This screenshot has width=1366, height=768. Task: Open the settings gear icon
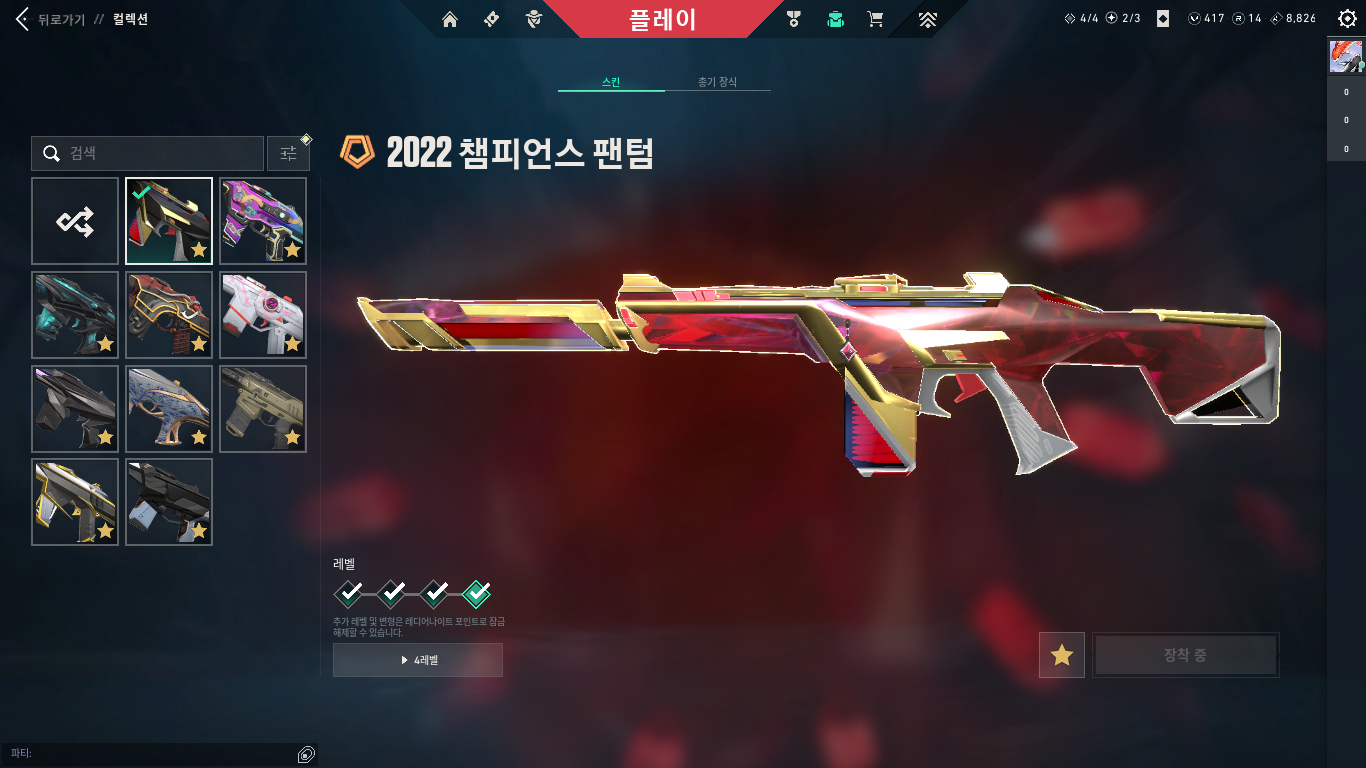[x=1347, y=19]
